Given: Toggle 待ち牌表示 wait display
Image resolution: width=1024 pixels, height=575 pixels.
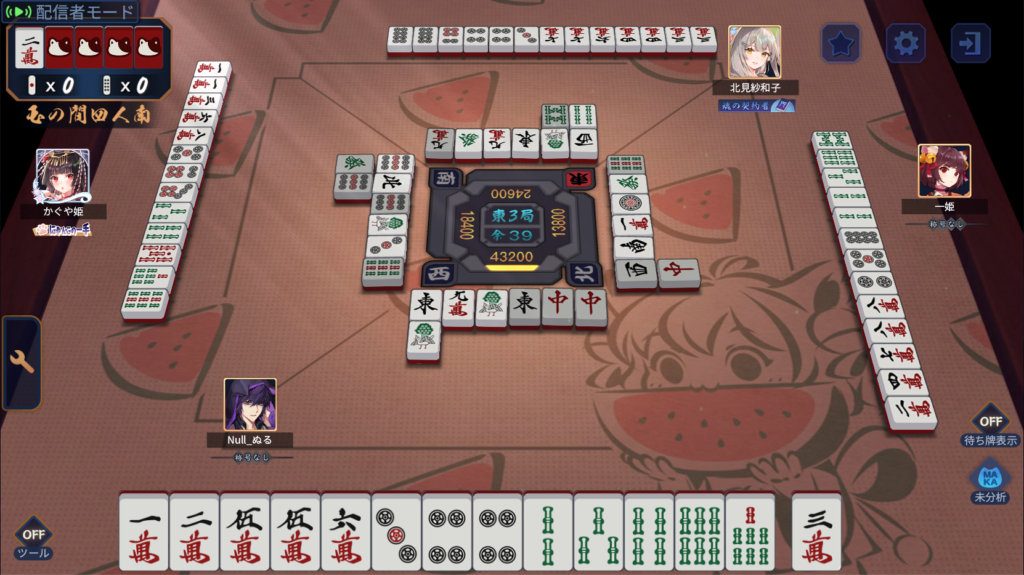Looking at the screenshot, I should [989, 428].
